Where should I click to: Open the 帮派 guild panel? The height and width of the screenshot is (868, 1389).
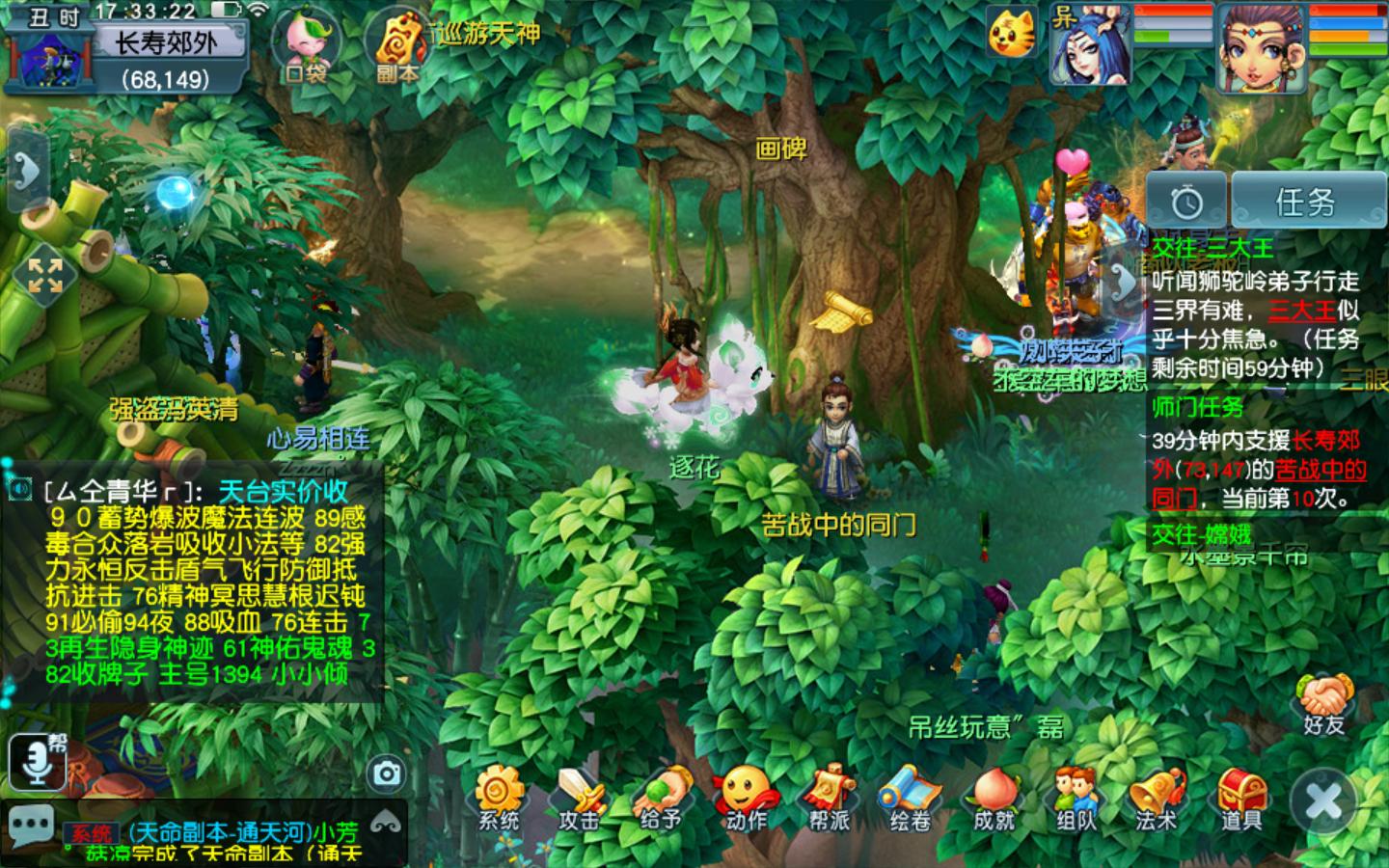point(829,798)
